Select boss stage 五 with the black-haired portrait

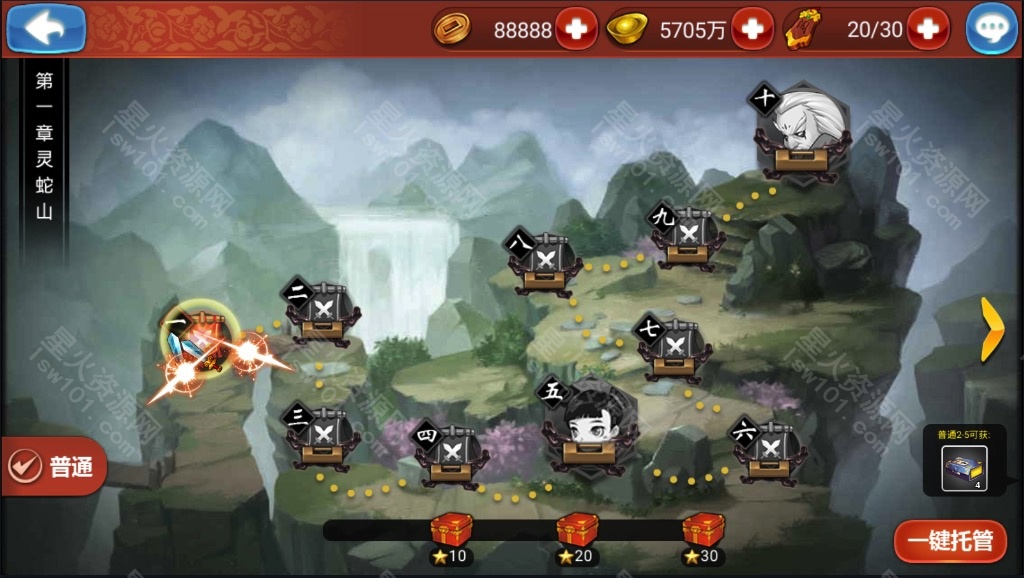tap(588, 425)
